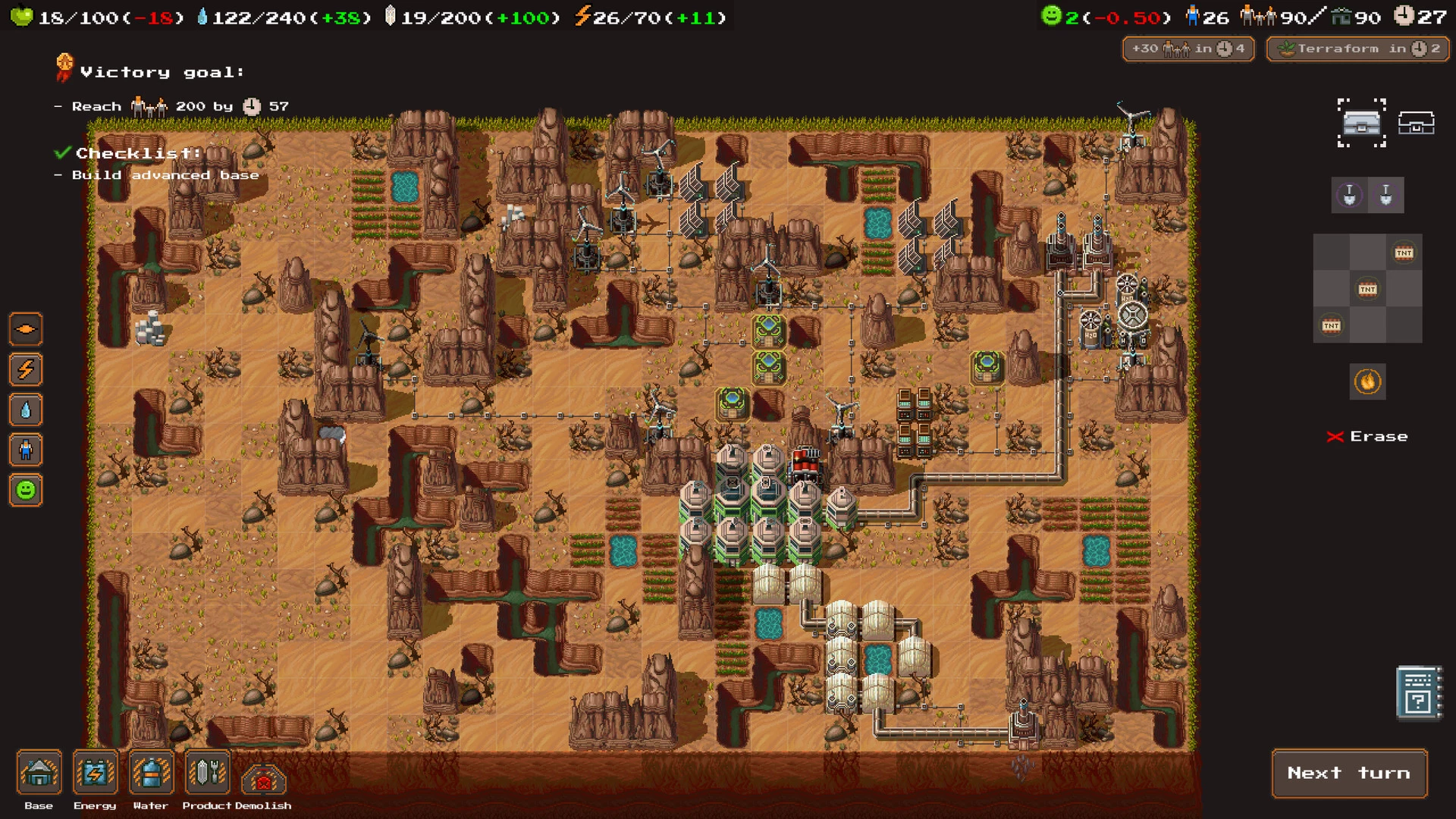This screenshot has height=819, width=1456.
Task: Choose the fire ability icon
Action: click(x=1367, y=381)
